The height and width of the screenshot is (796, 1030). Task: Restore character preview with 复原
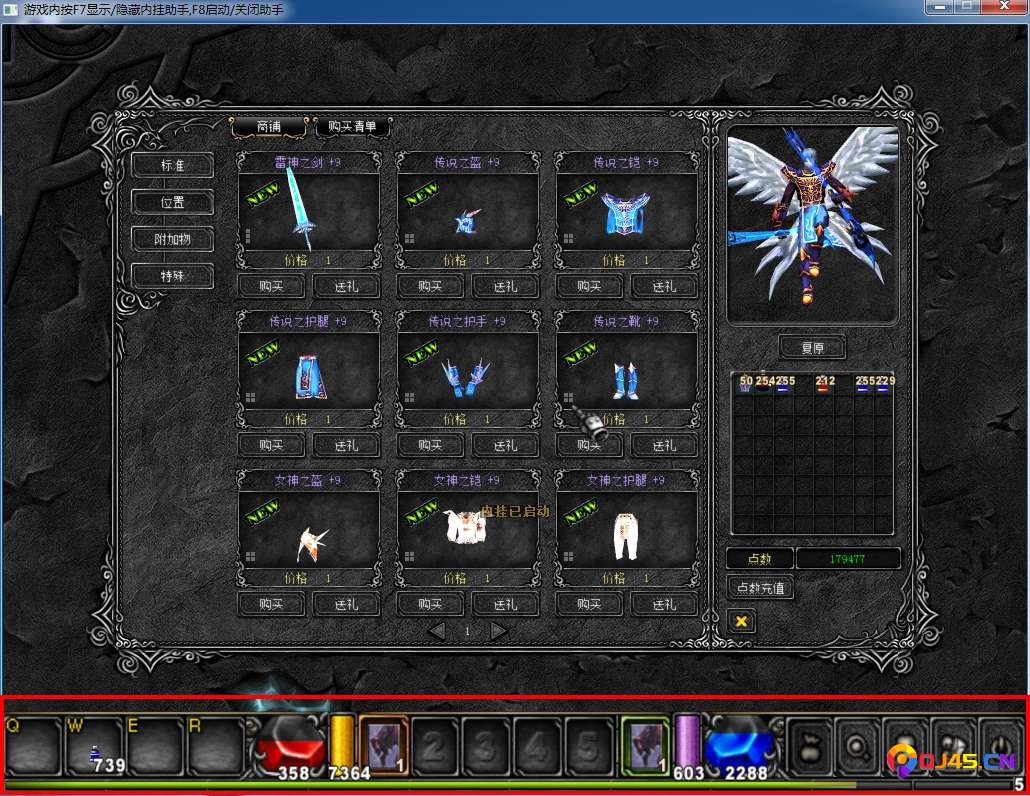point(811,349)
